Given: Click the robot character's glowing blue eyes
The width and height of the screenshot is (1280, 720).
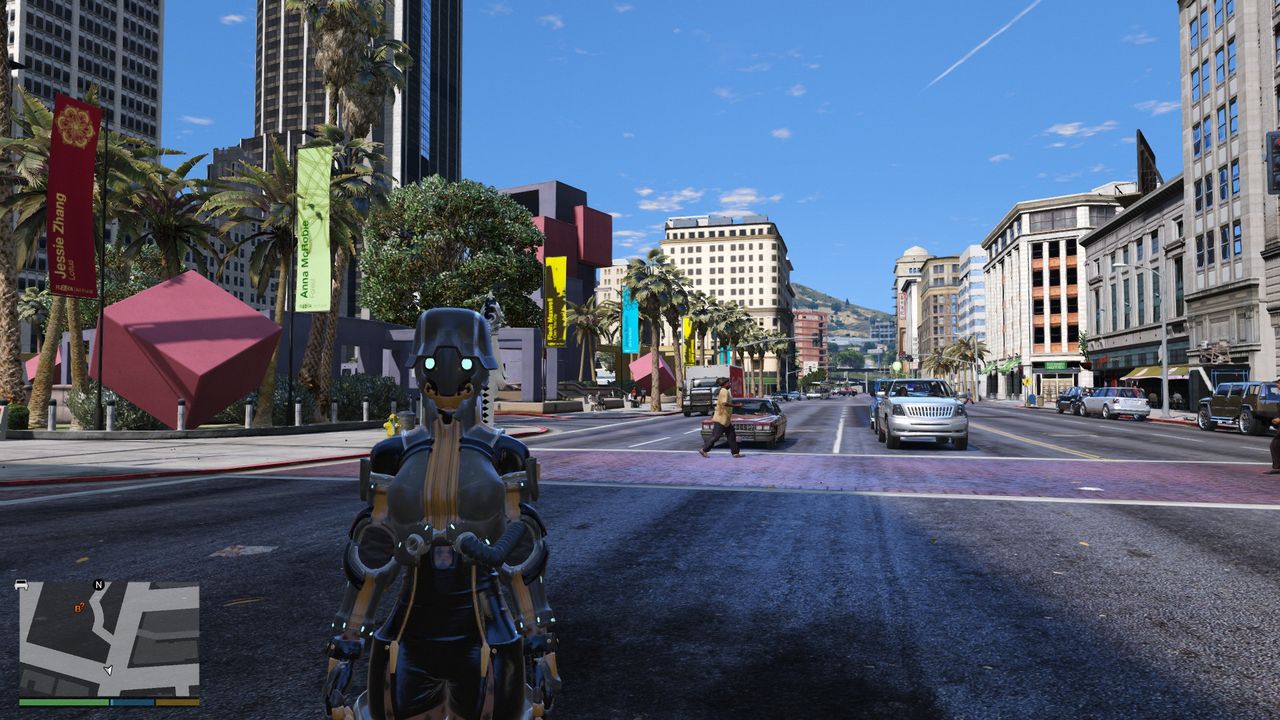Looking at the screenshot, I should point(447,363).
